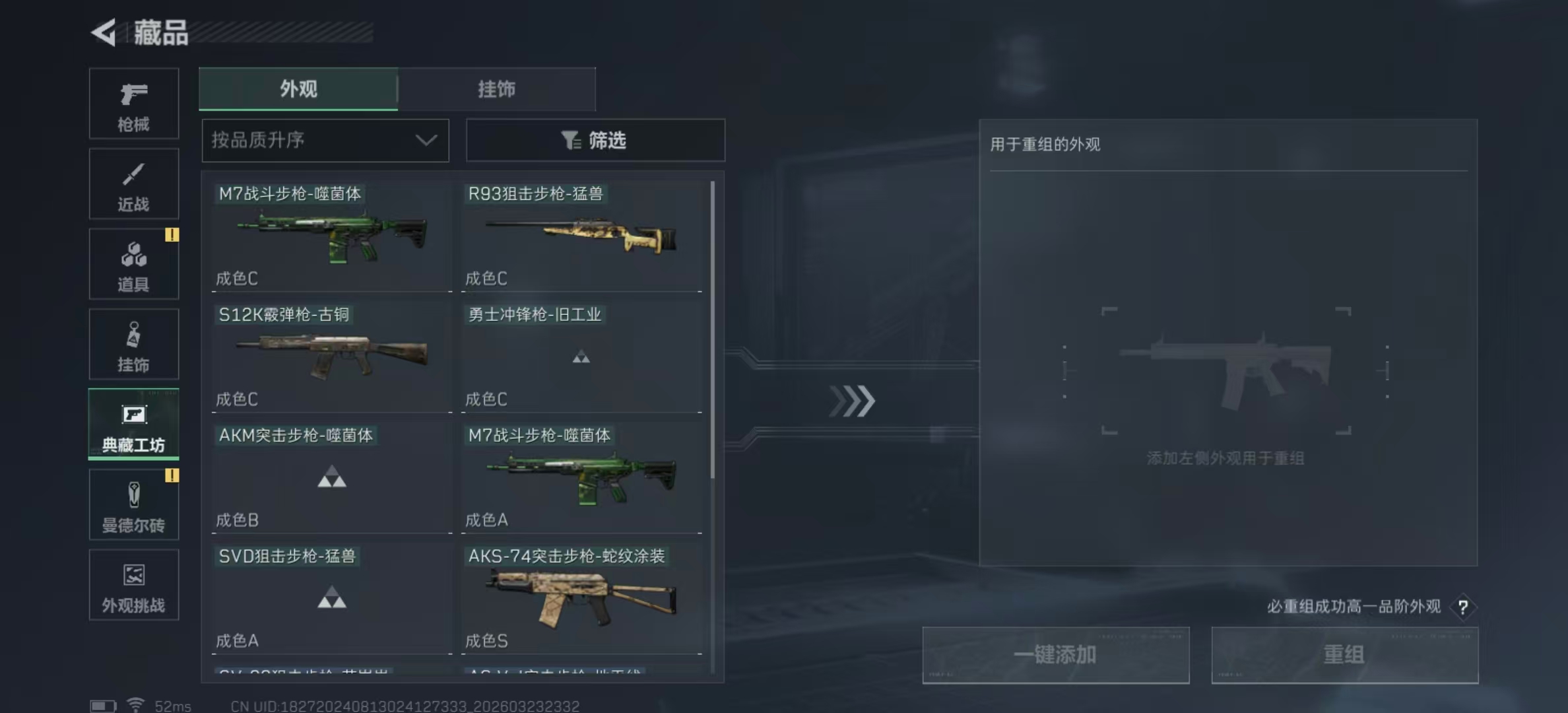Open the 枪械 category in the sidebar
Image resolution: width=1568 pixels, height=713 pixels.
[x=133, y=104]
